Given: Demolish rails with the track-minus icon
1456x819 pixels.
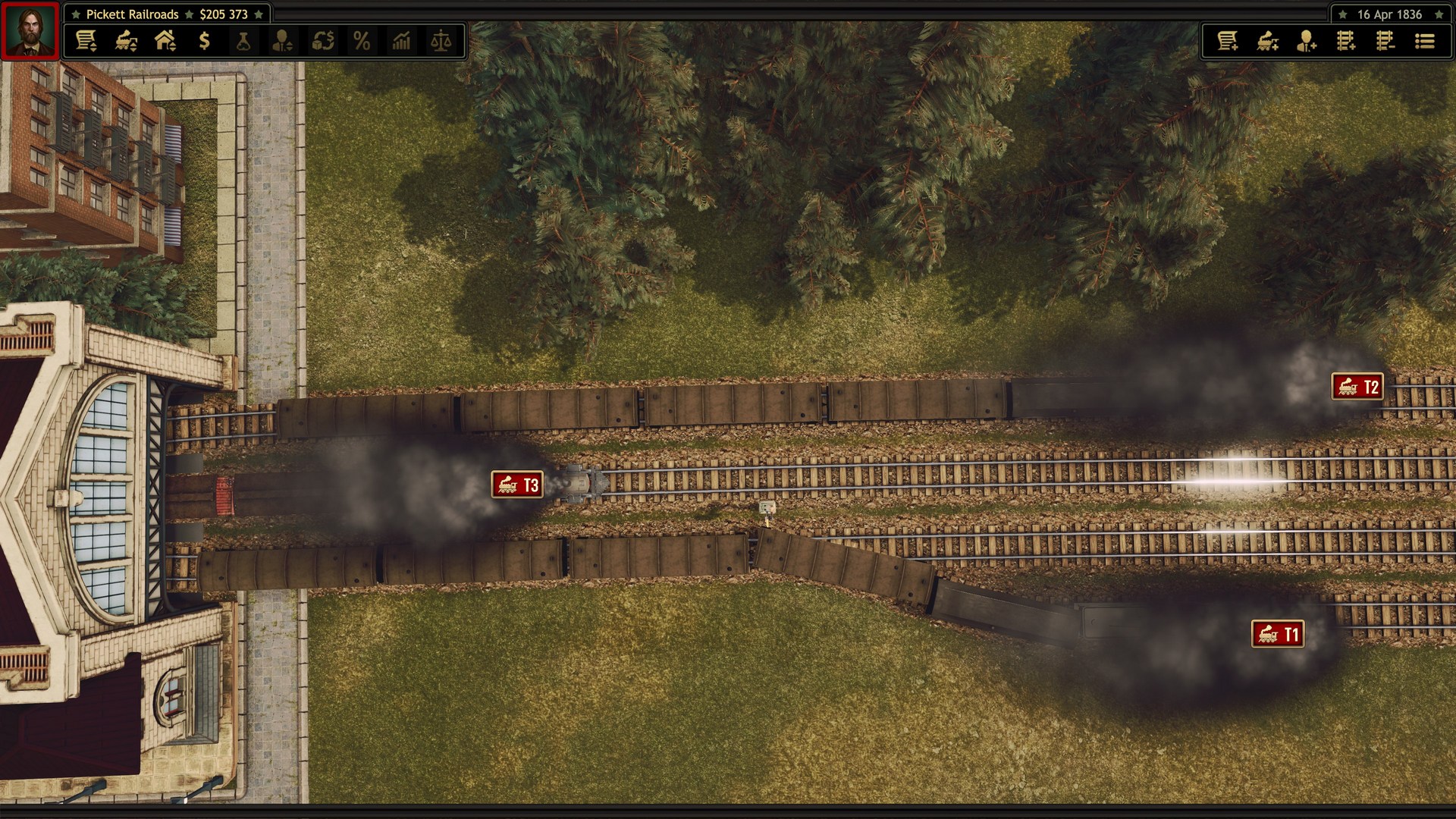Looking at the screenshot, I should (x=1387, y=42).
